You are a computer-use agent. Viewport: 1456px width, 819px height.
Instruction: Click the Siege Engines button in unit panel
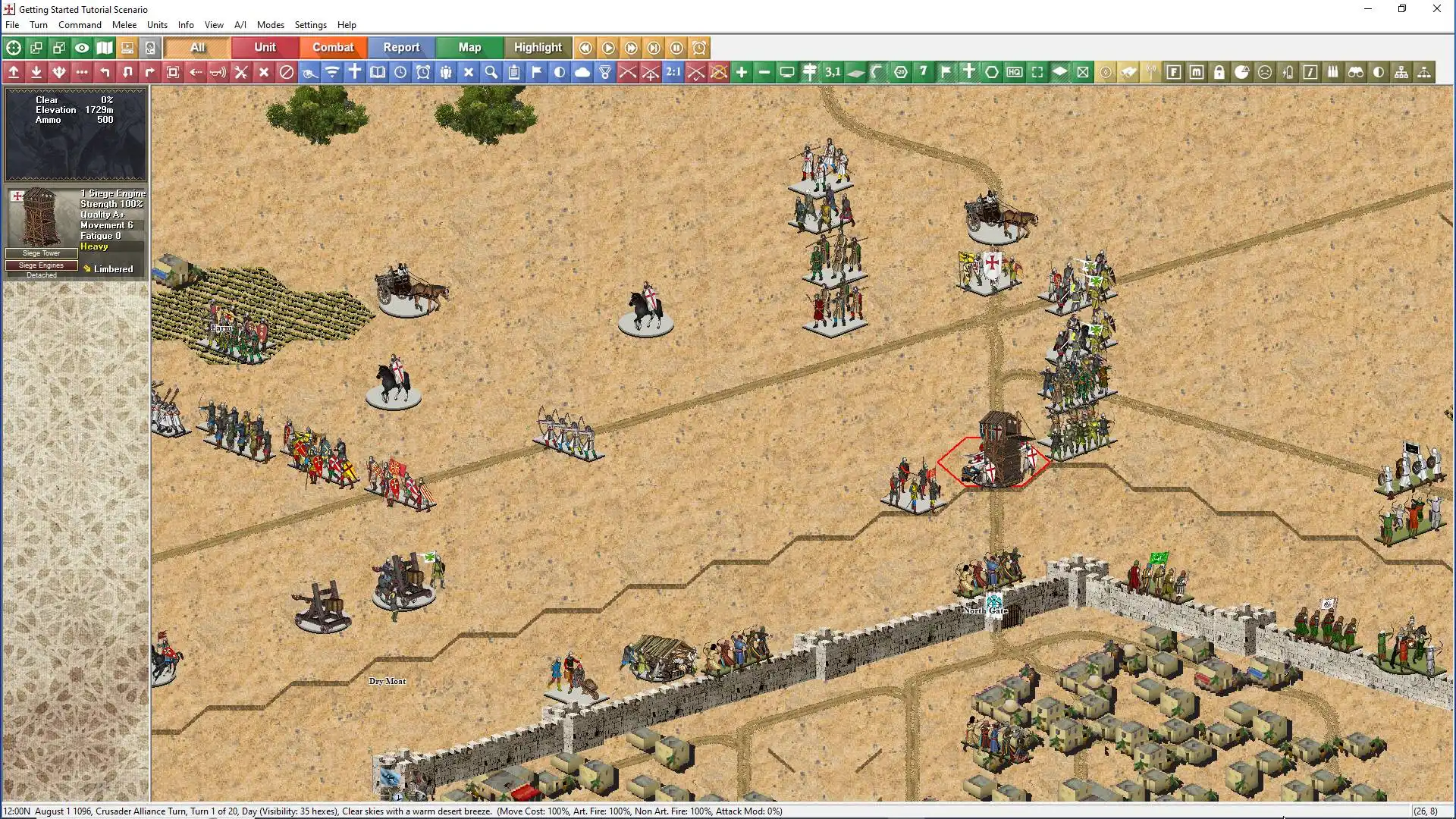tap(40, 265)
